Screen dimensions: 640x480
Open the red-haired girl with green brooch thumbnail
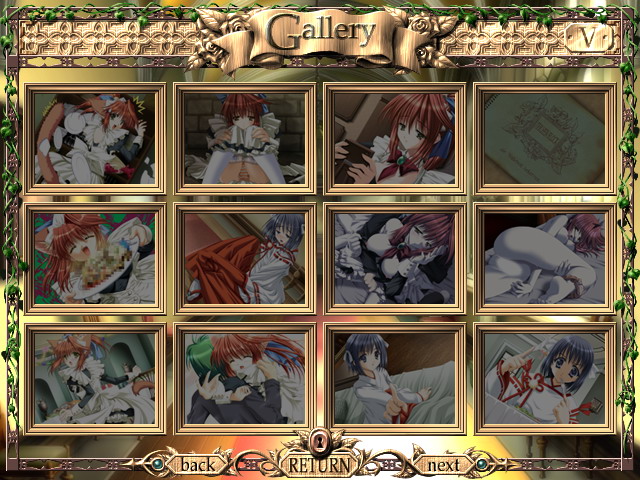coord(395,137)
